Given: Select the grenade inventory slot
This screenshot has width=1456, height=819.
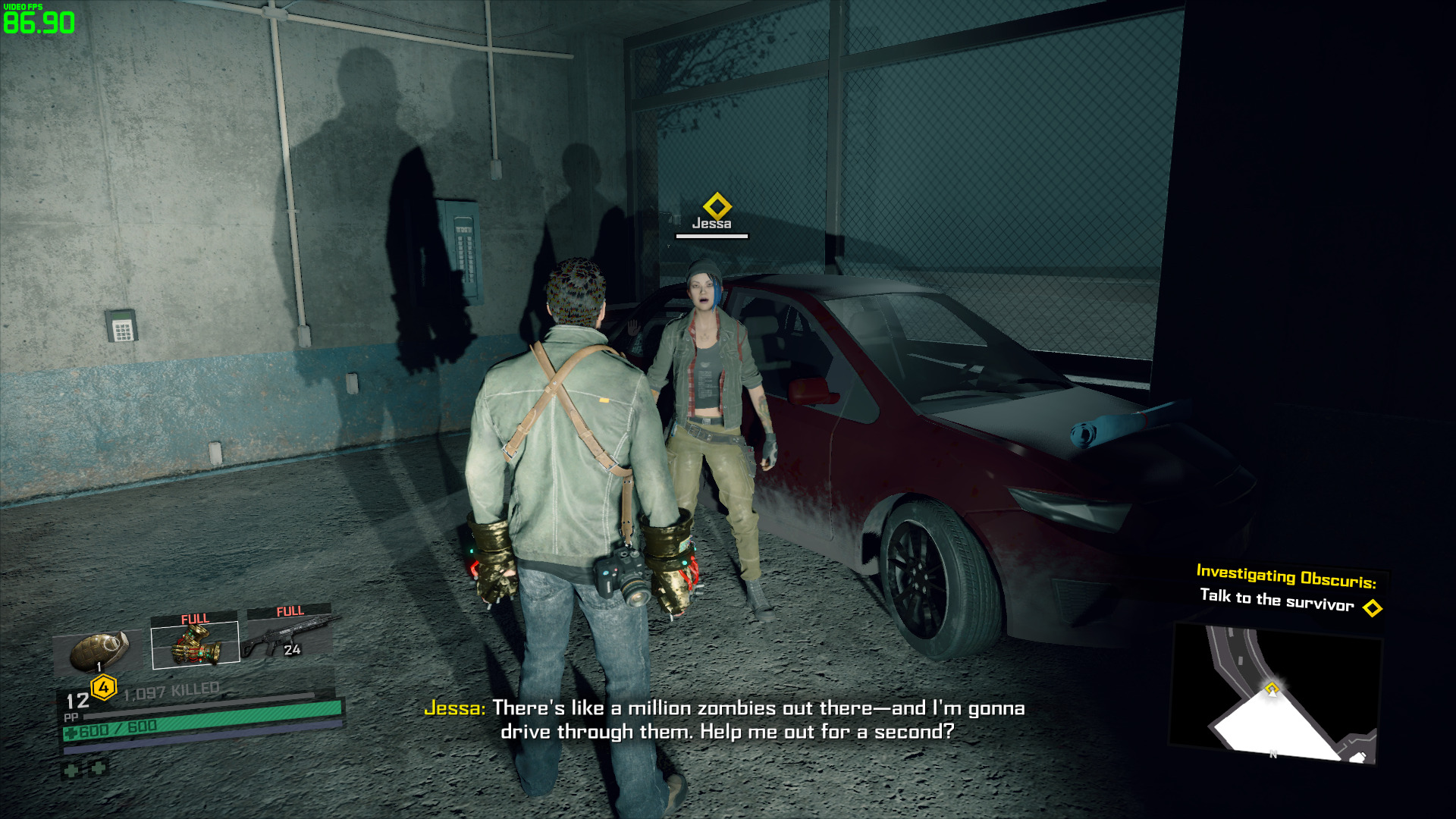Looking at the screenshot, I should tap(99, 651).
